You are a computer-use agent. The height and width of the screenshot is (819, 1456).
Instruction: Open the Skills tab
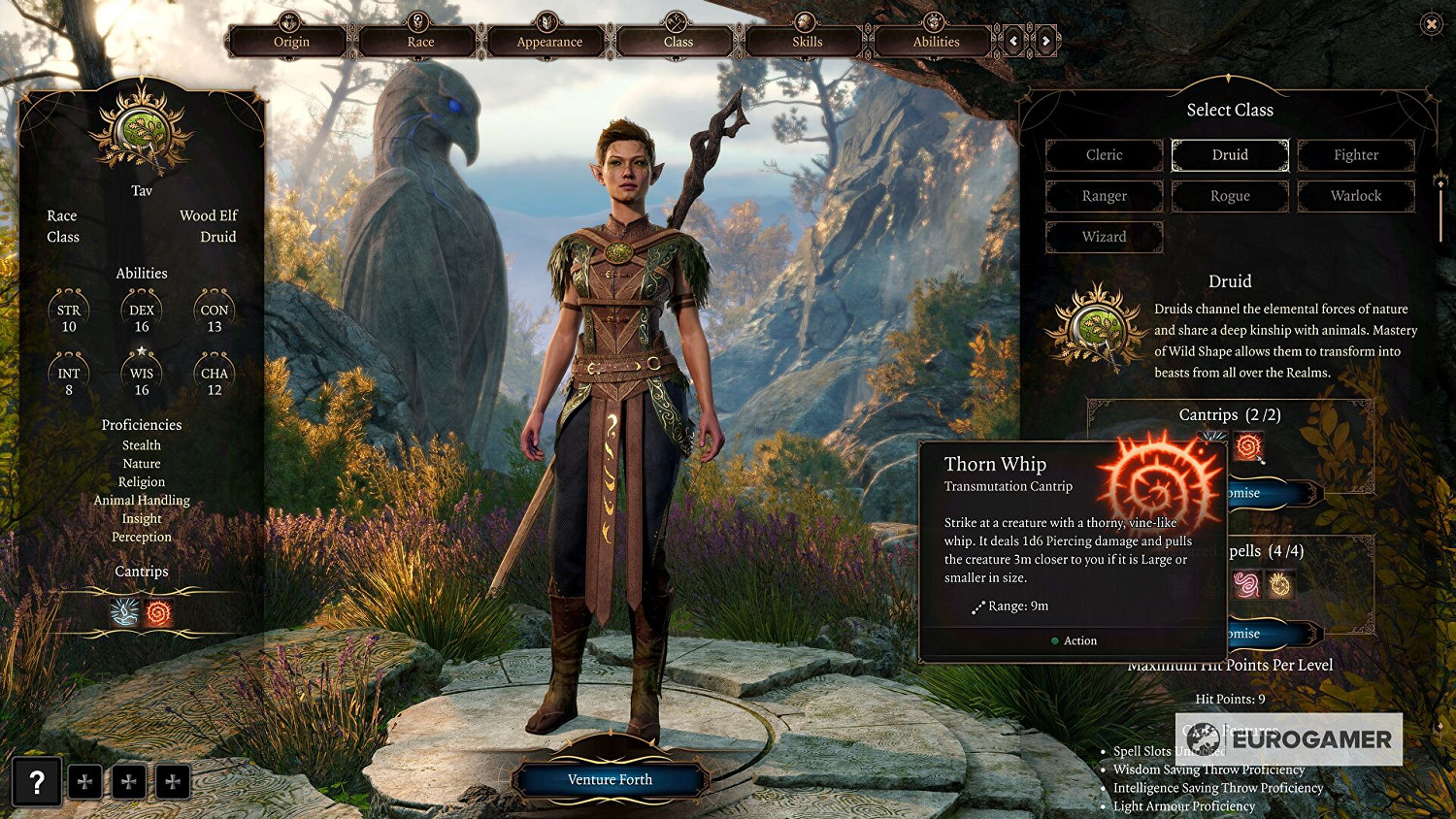[x=807, y=42]
